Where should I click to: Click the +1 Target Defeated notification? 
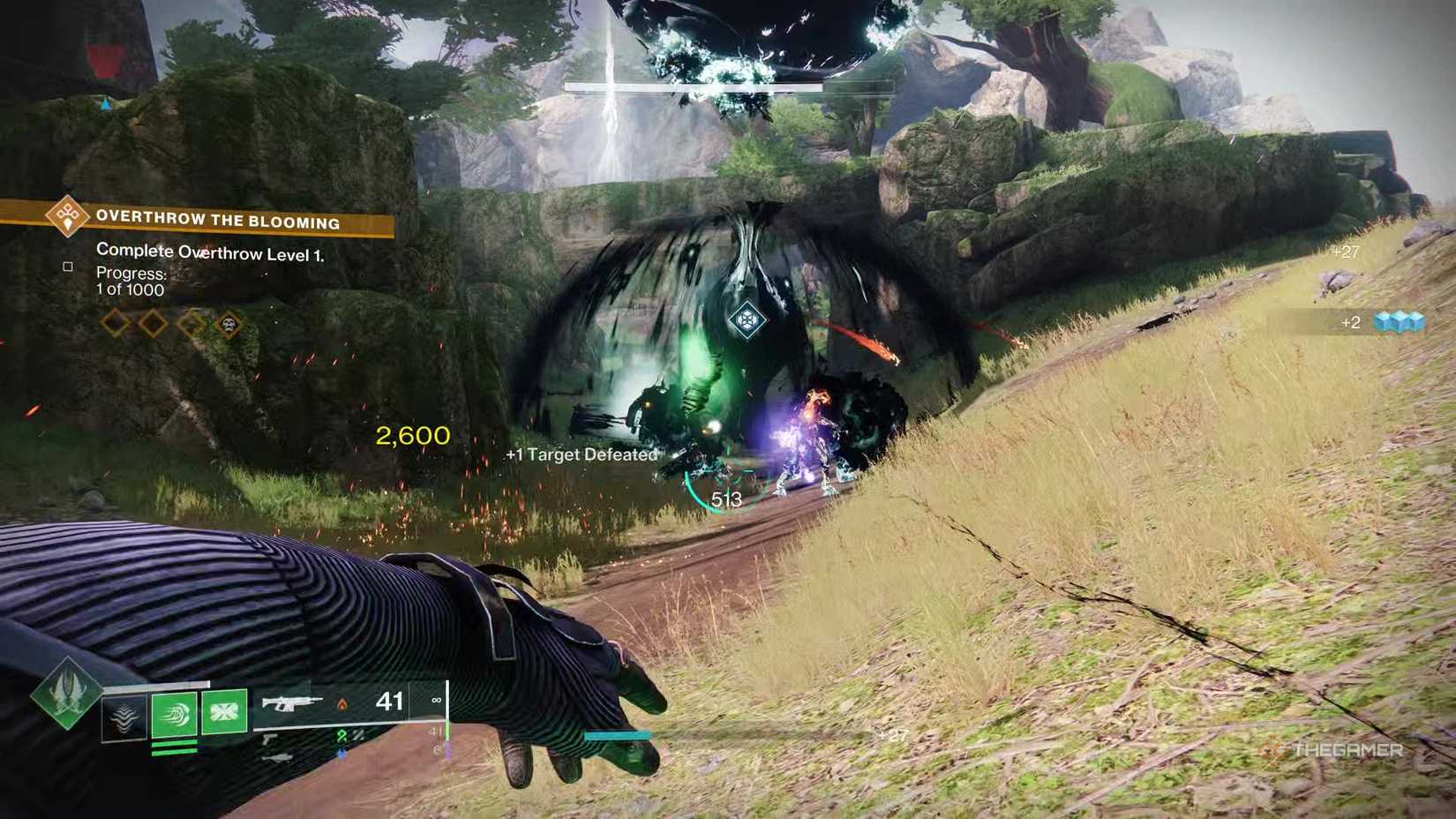pyautogui.click(x=581, y=455)
